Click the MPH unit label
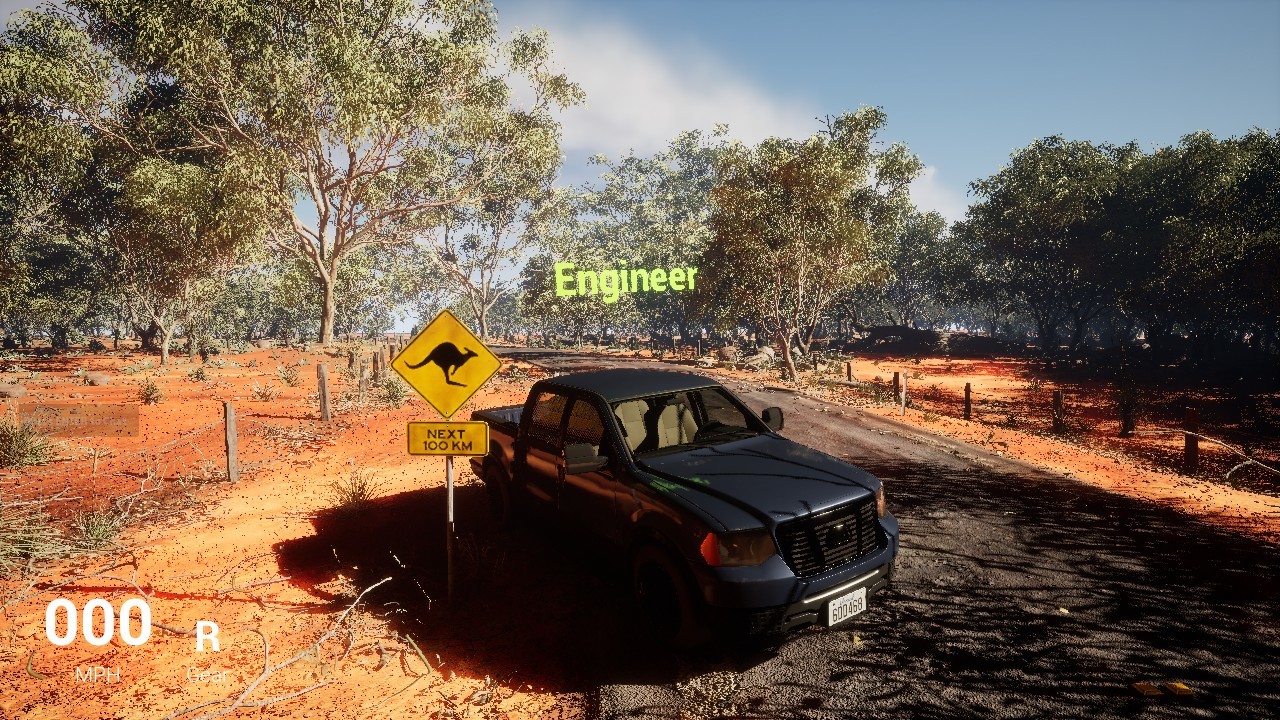This screenshot has height=720, width=1280. pyautogui.click(x=98, y=675)
